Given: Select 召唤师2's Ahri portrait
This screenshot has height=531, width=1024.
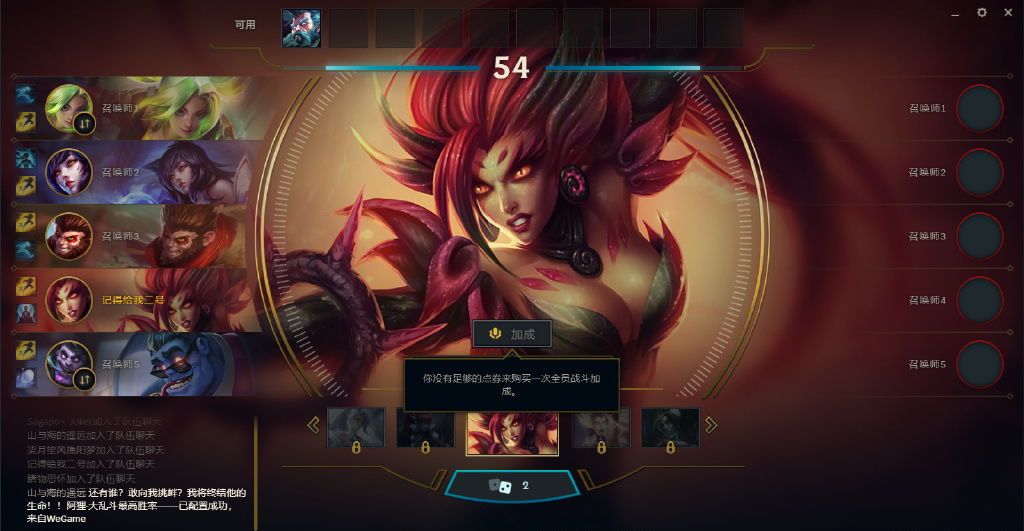Looking at the screenshot, I should [69, 173].
